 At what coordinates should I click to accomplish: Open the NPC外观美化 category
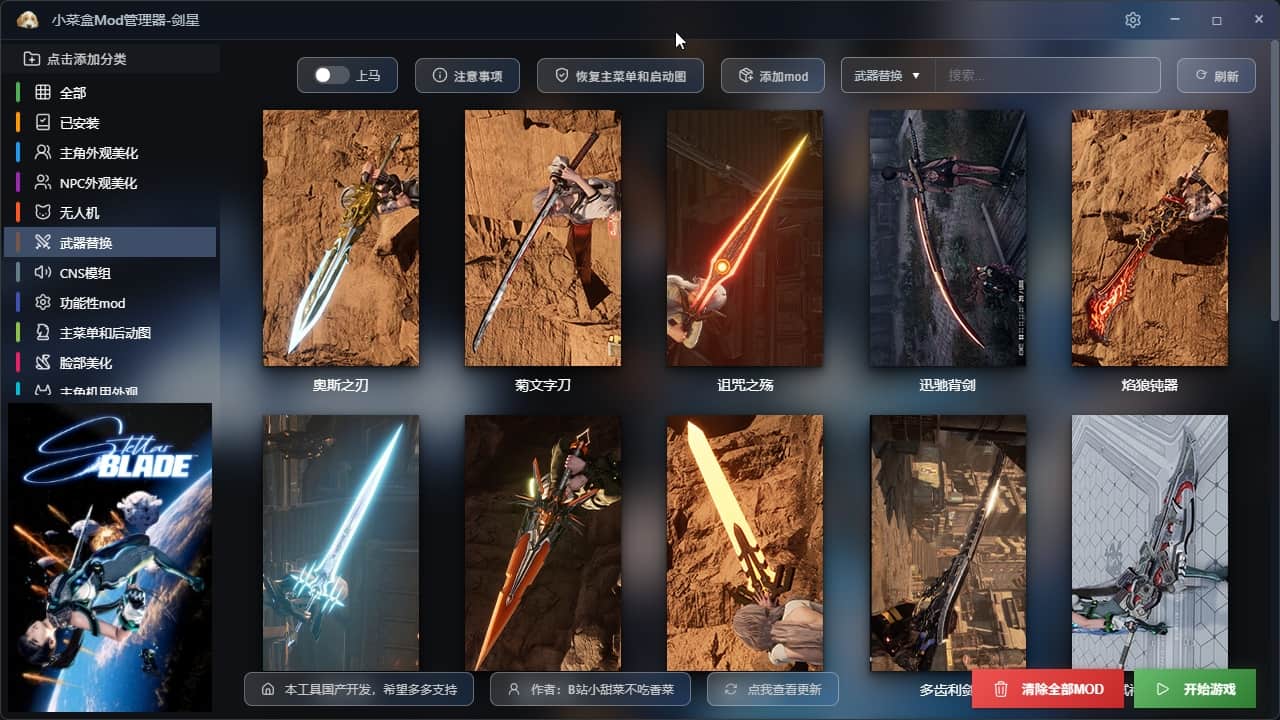click(x=98, y=183)
